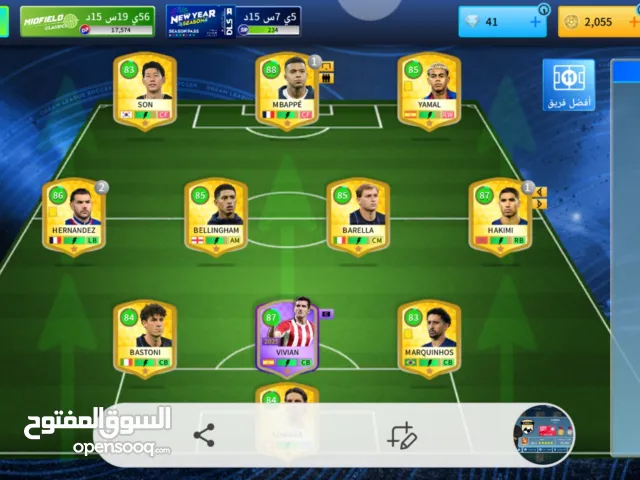
Task: Pick the Bellingham midfielder card
Action: [216, 216]
